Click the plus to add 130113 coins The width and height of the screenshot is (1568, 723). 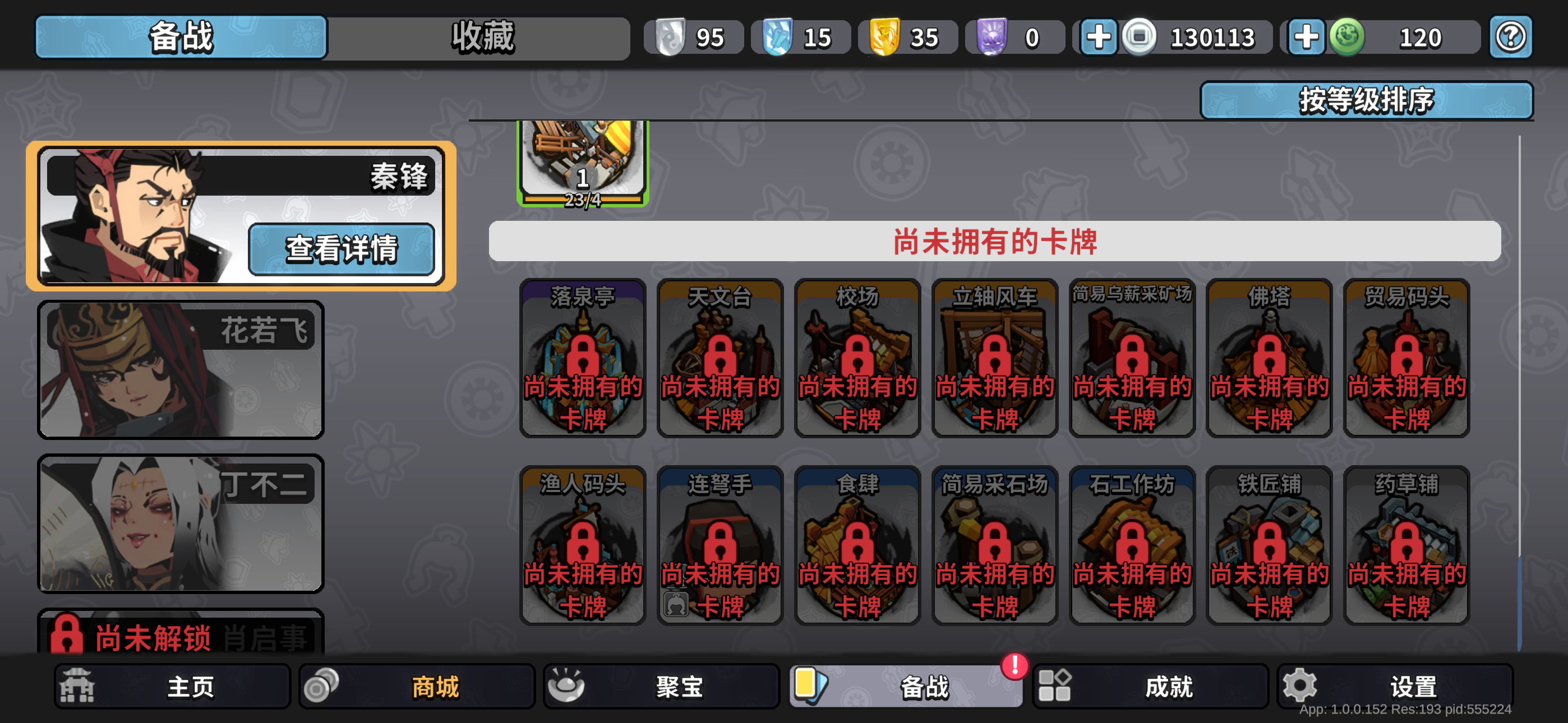(1099, 36)
